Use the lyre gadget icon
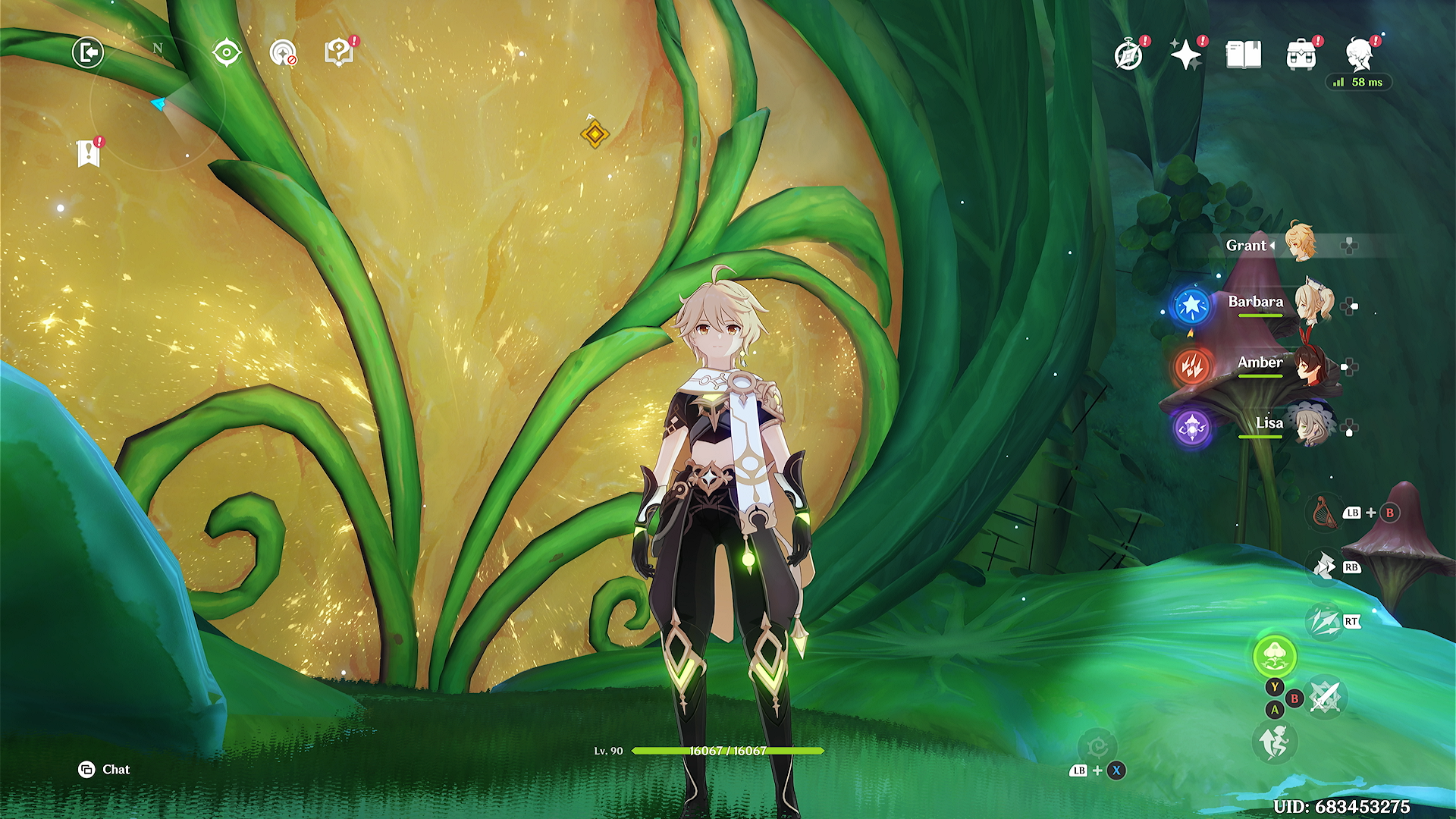Image resolution: width=1456 pixels, height=819 pixels. click(x=1324, y=511)
